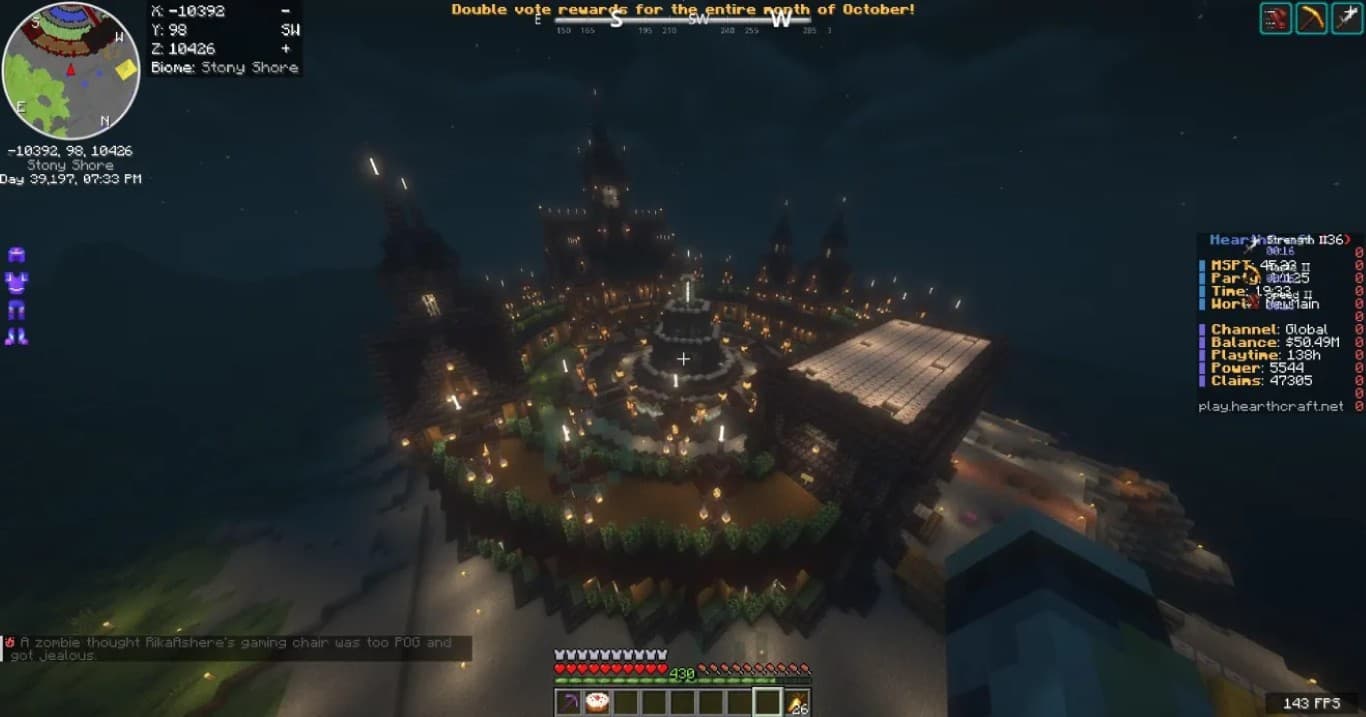Click the red Strength effect icon
The height and width of the screenshot is (717, 1366).
click(1275, 18)
